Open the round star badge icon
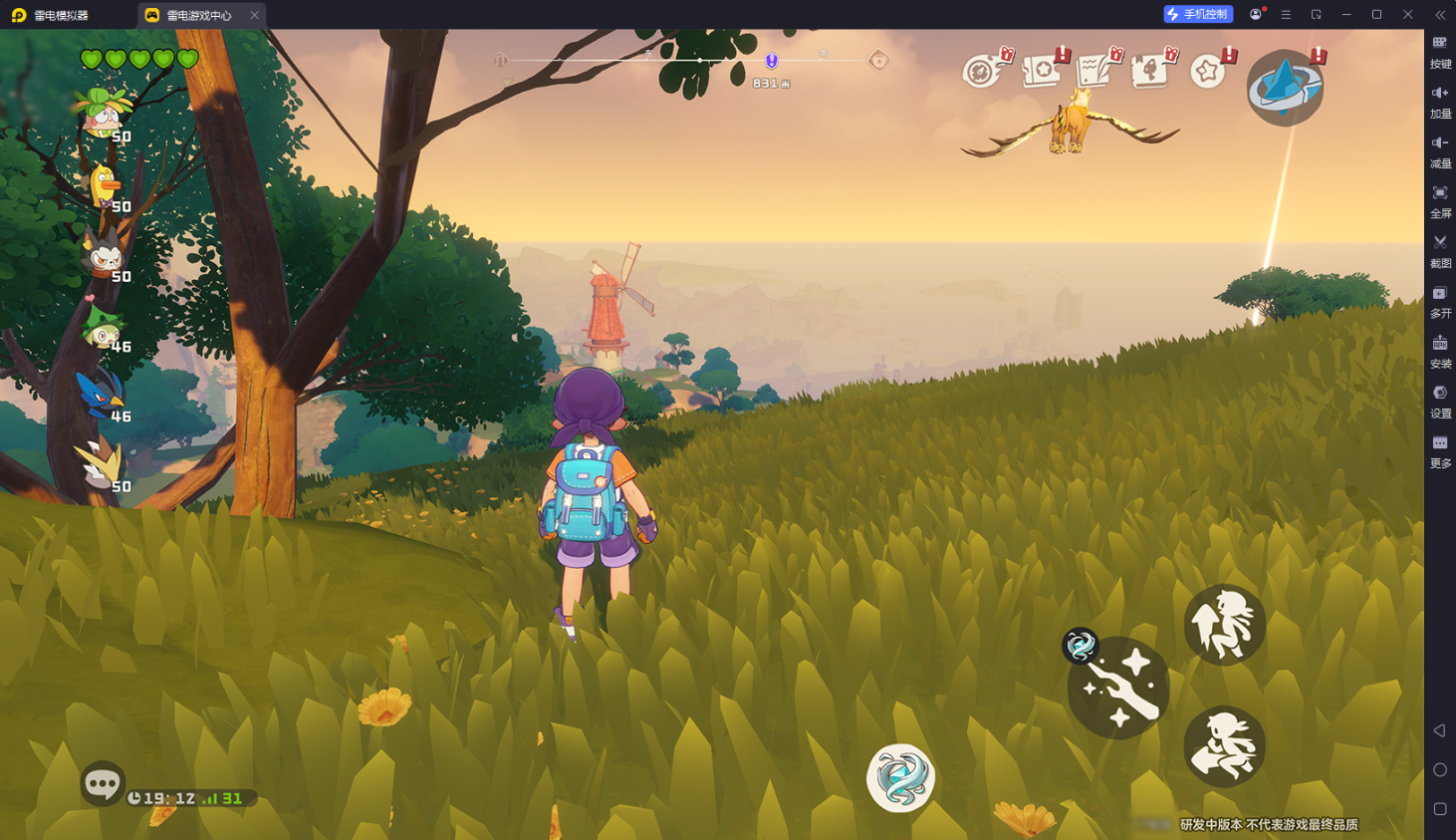 coord(1208,72)
